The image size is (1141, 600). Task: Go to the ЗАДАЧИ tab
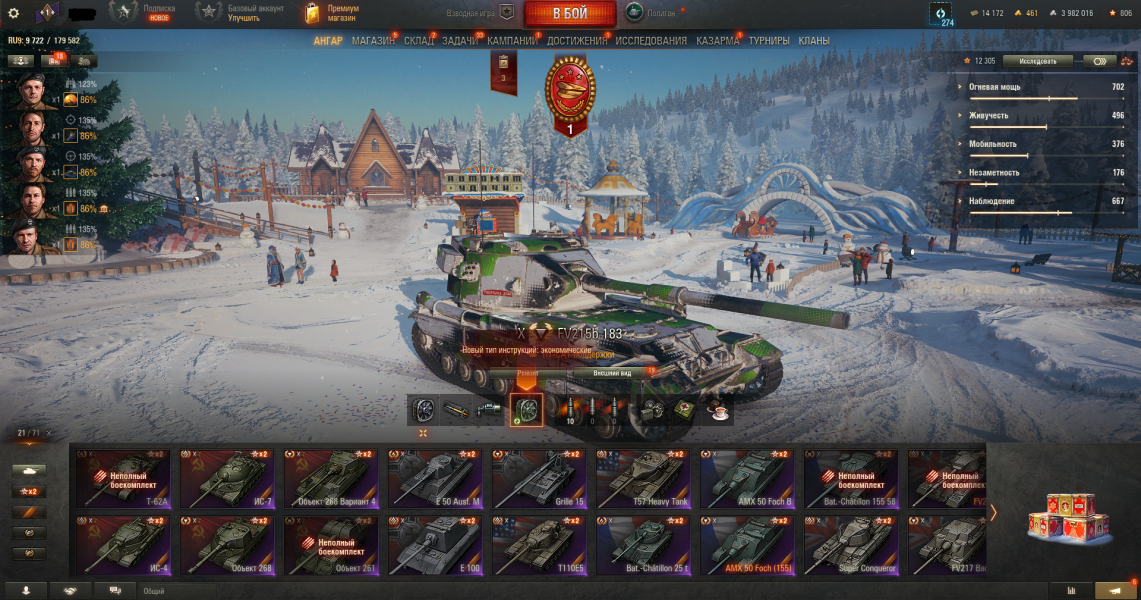(x=460, y=41)
